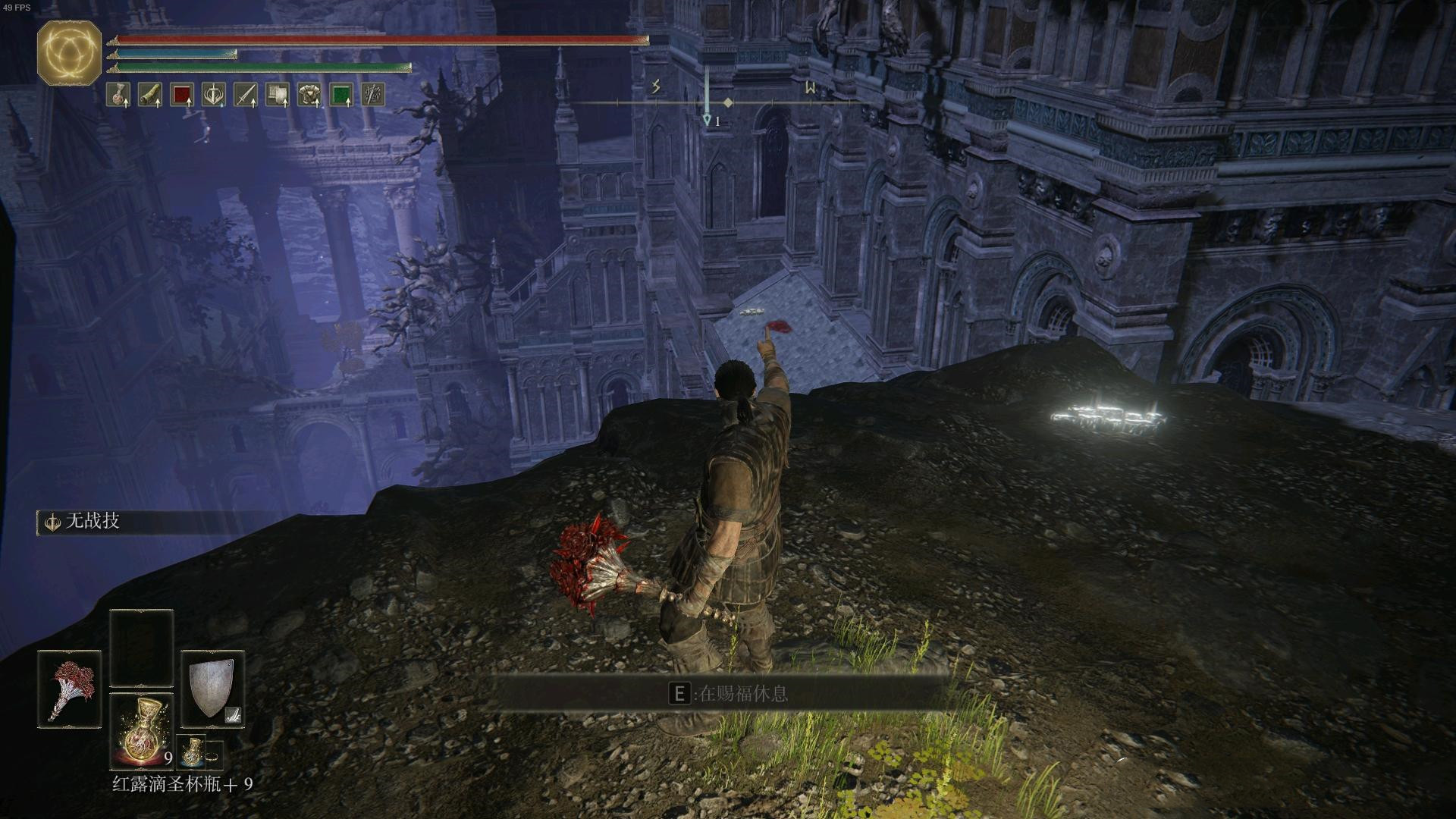Select the red flower mace weapon slot

click(69, 689)
